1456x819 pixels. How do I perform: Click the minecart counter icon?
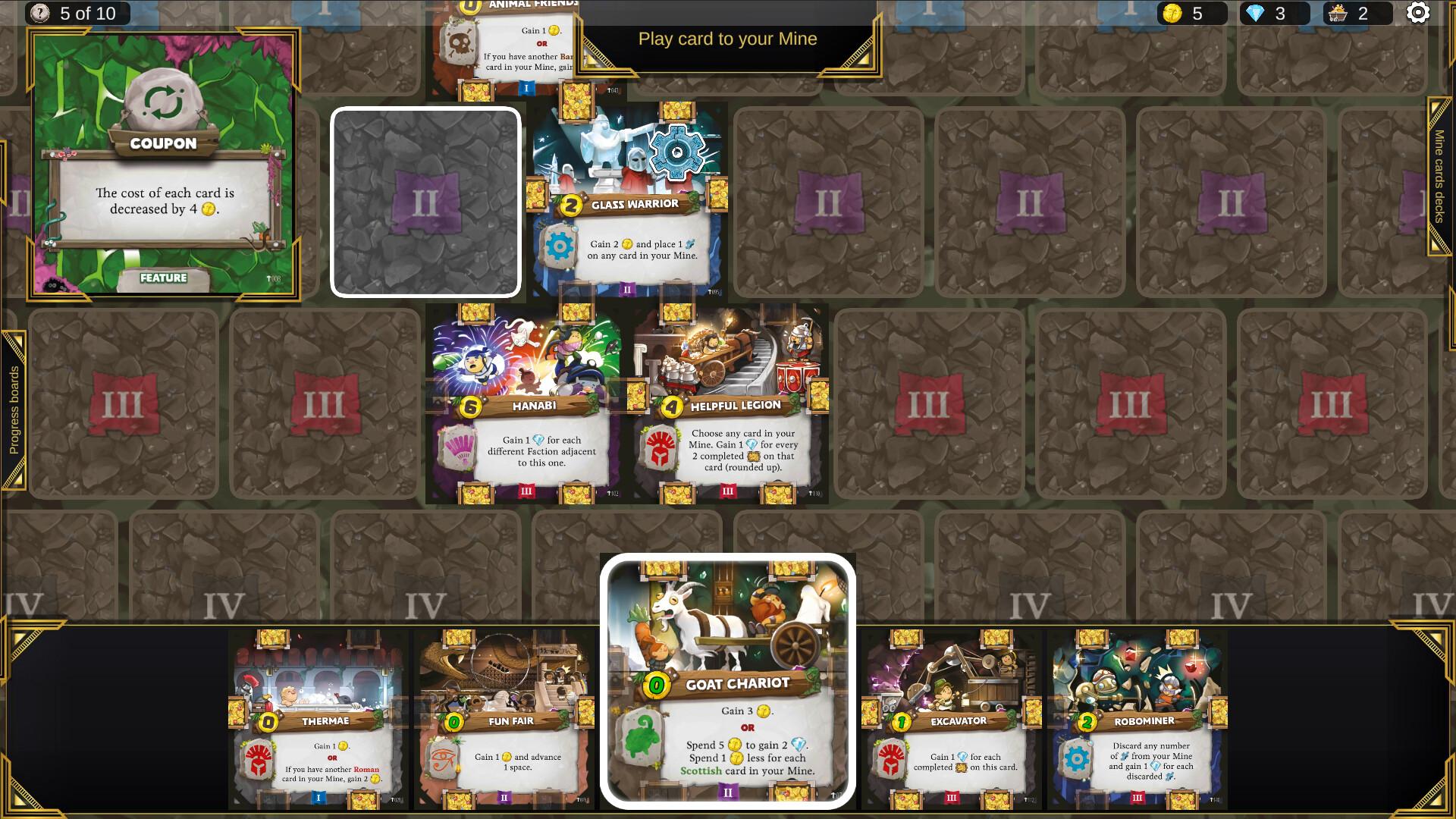click(x=1337, y=12)
